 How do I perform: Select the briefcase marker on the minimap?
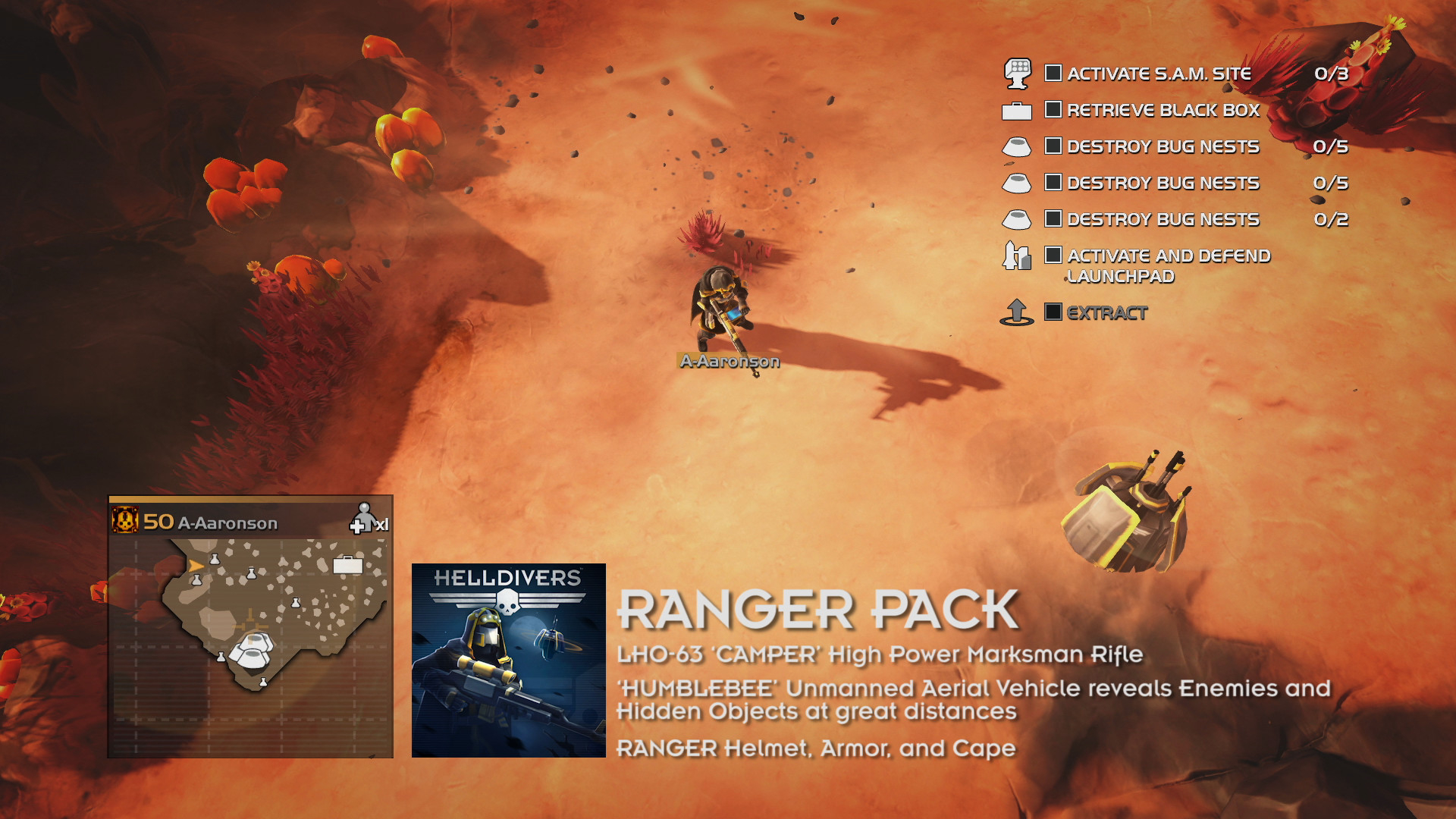(349, 564)
